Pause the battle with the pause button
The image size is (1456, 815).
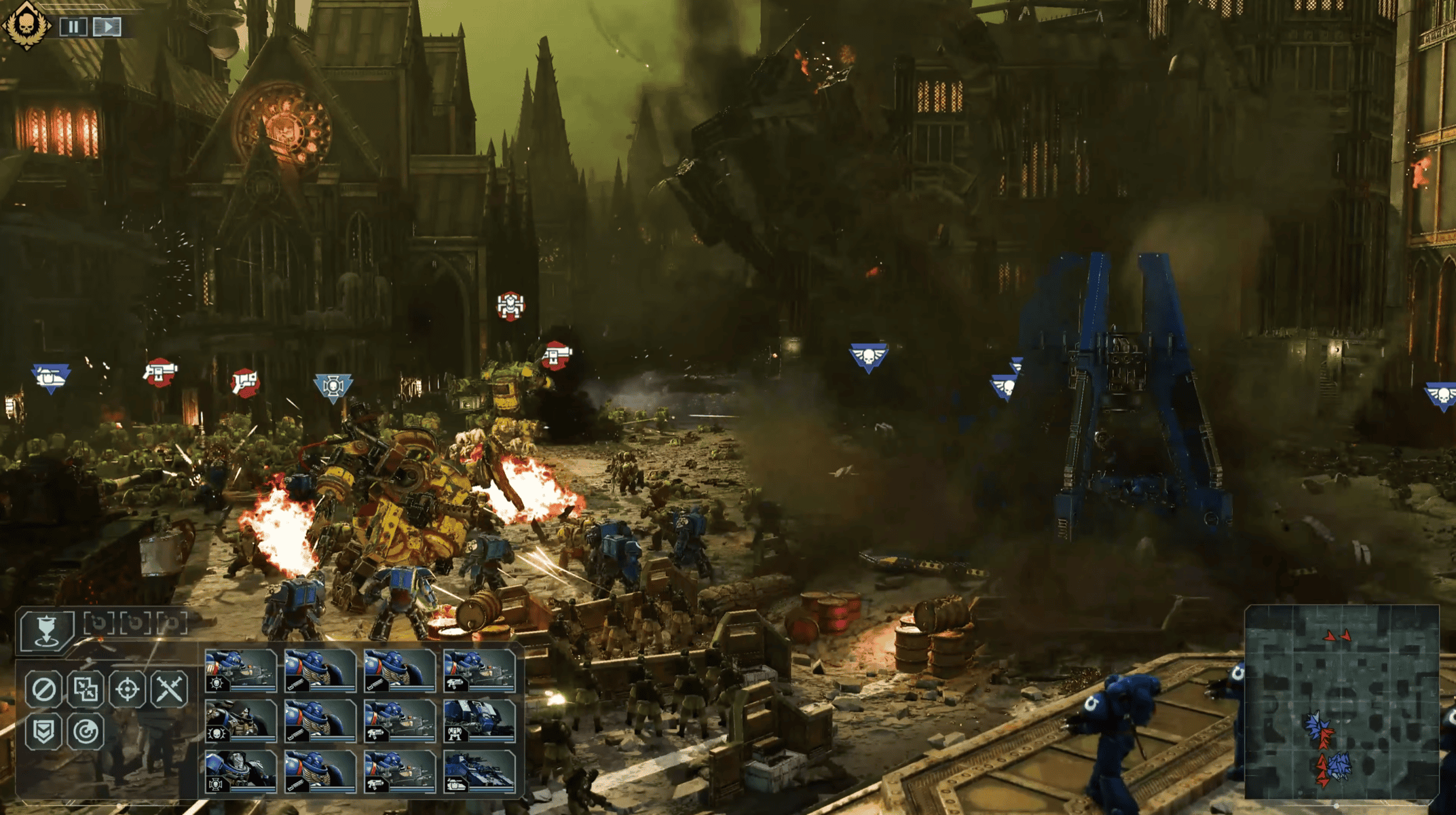point(73,26)
